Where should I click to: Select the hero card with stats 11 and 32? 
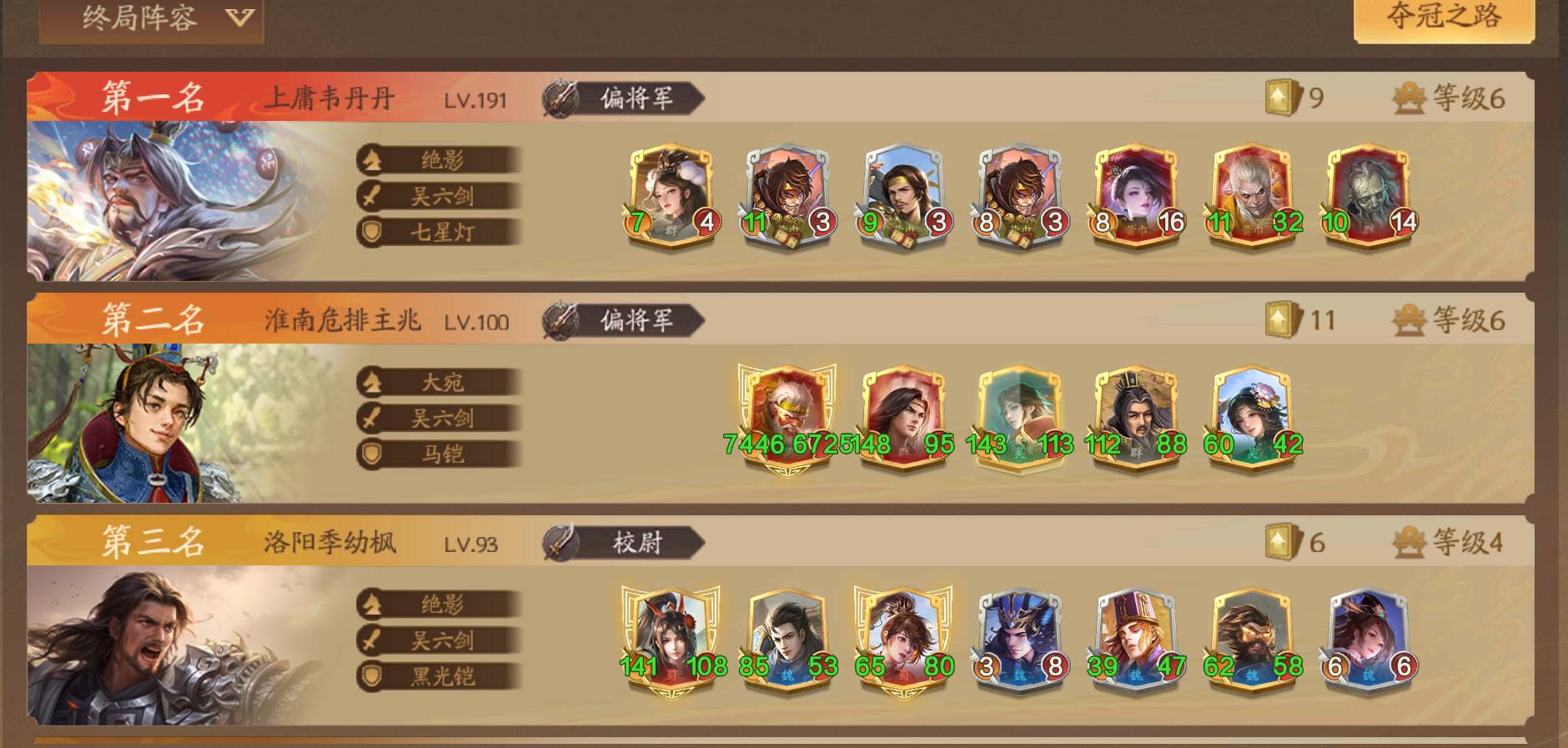coord(1252,196)
